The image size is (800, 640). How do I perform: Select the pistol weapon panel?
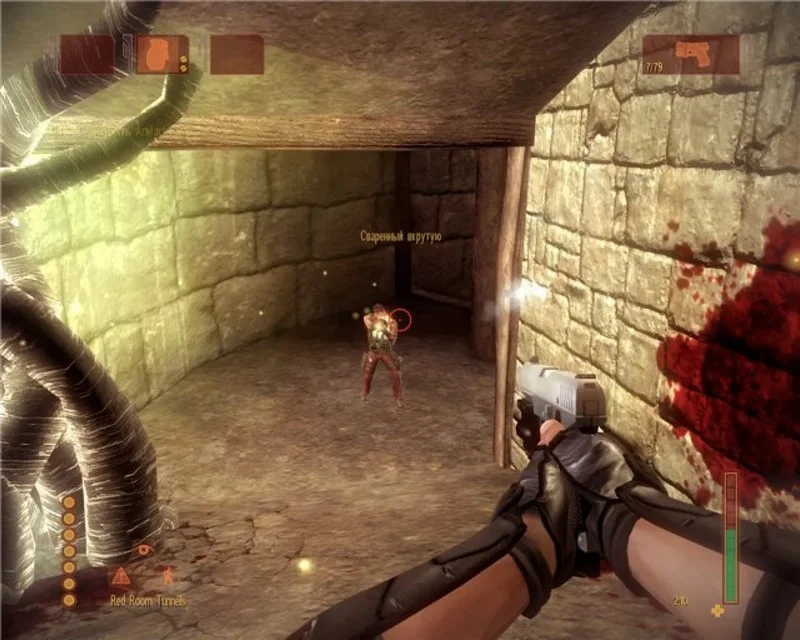pos(690,54)
